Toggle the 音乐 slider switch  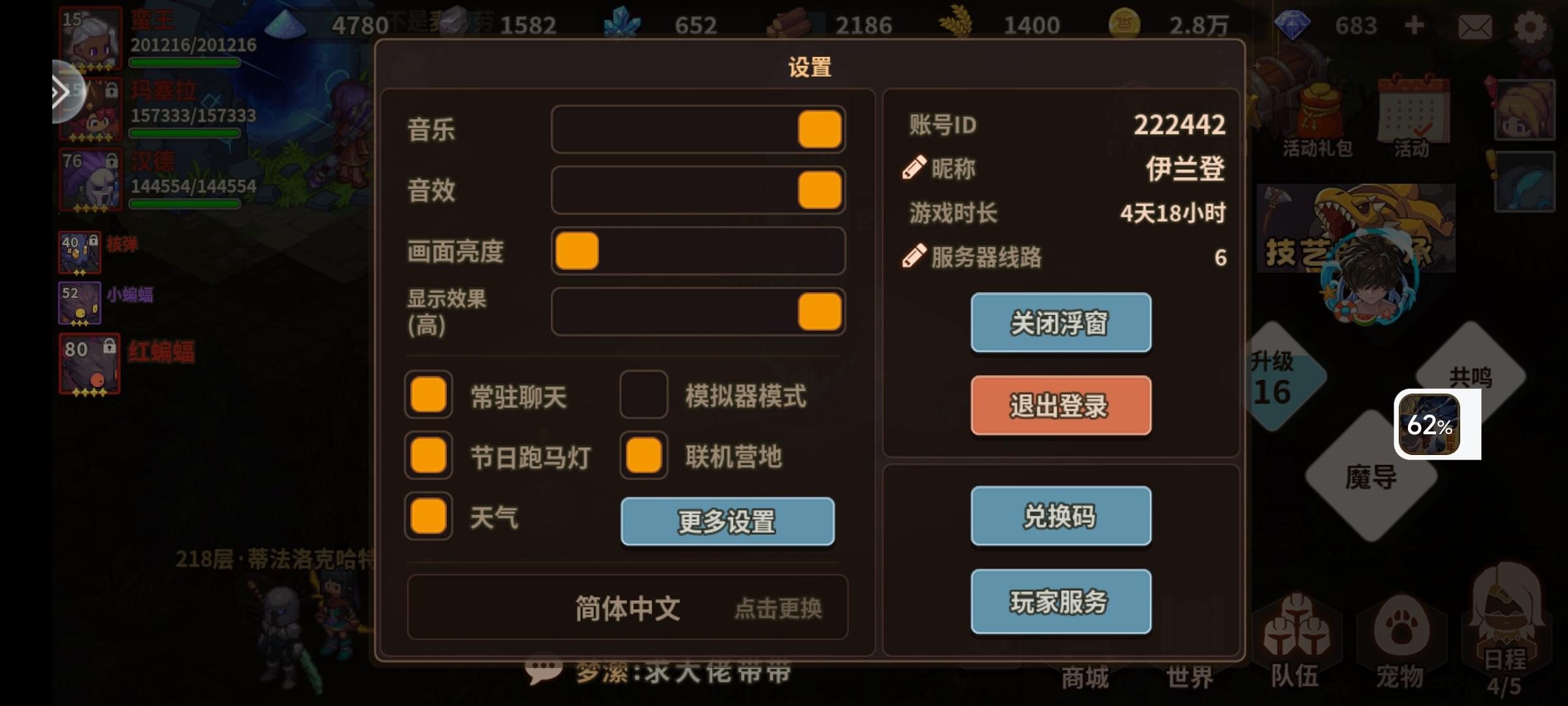coord(820,129)
